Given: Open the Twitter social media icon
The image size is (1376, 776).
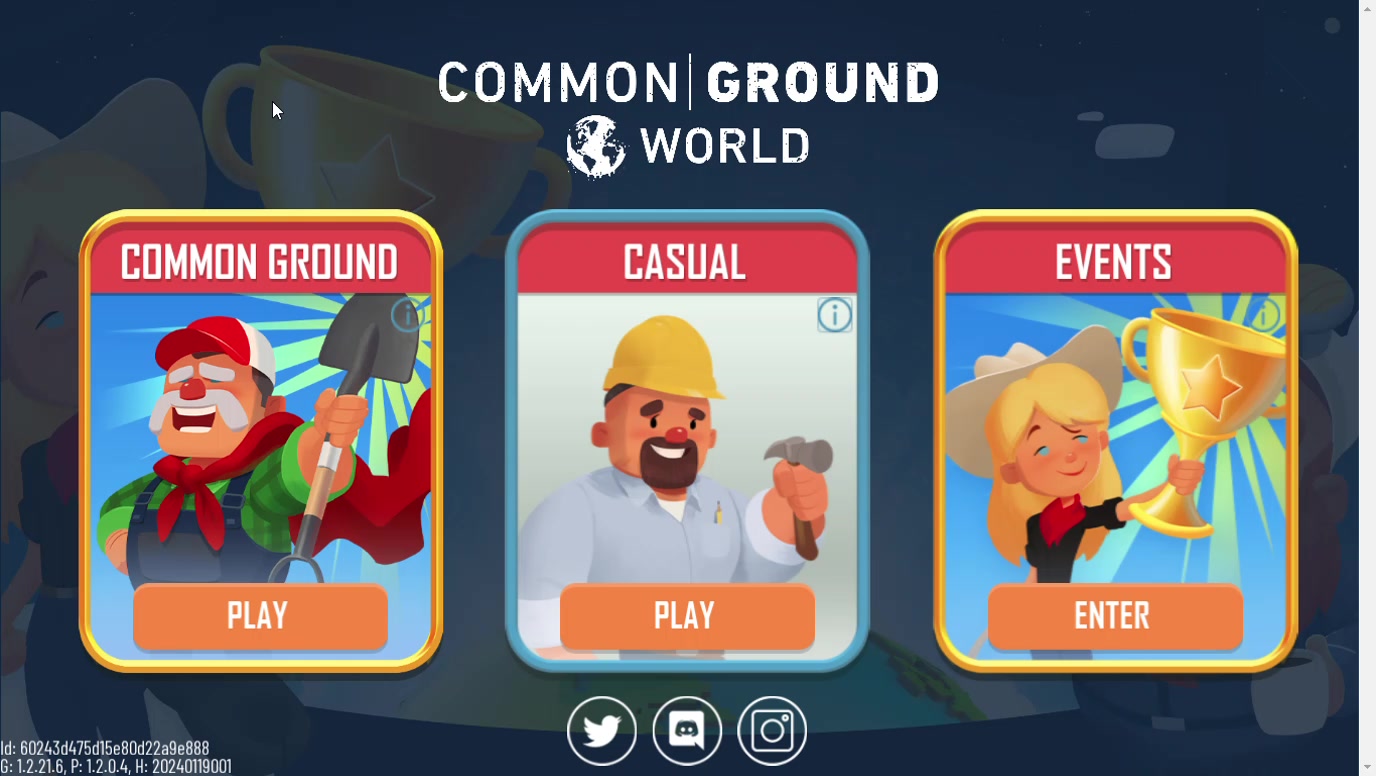Looking at the screenshot, I should click(602, 731).
